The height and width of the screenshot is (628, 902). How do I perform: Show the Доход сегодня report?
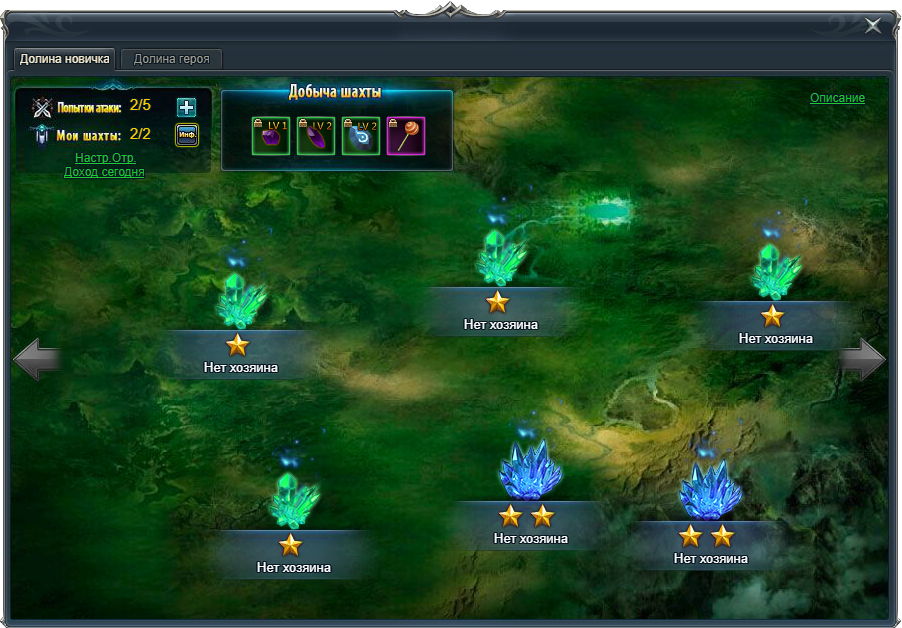[104, 172]
